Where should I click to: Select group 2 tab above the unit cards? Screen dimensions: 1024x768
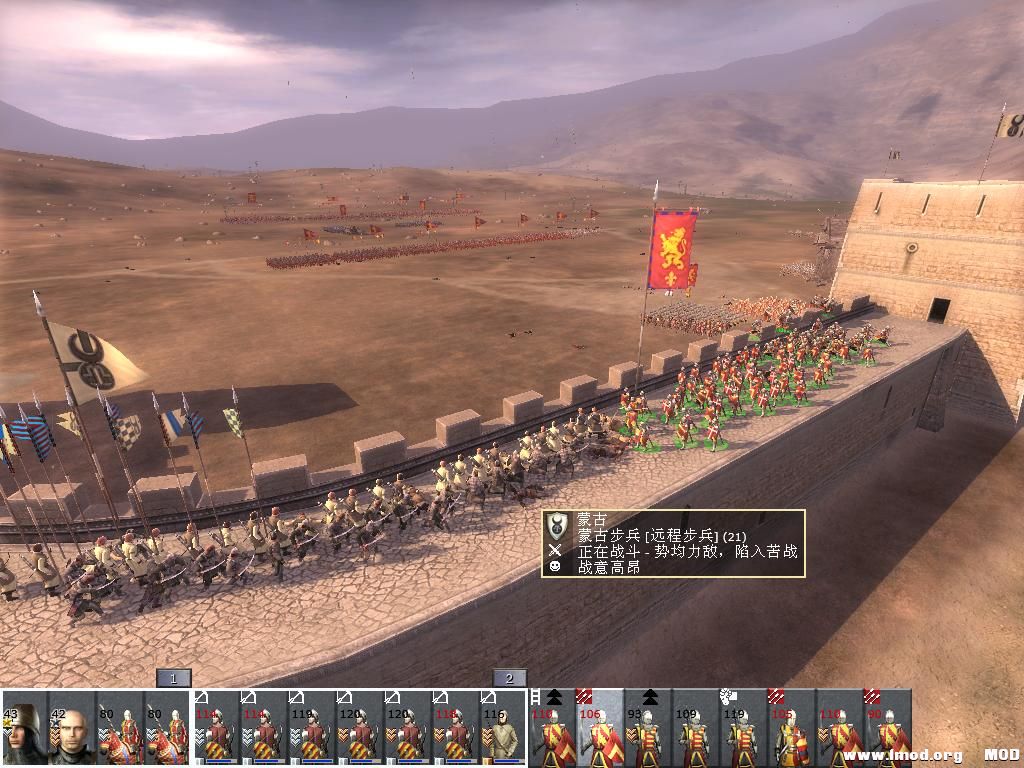(509, 679)
